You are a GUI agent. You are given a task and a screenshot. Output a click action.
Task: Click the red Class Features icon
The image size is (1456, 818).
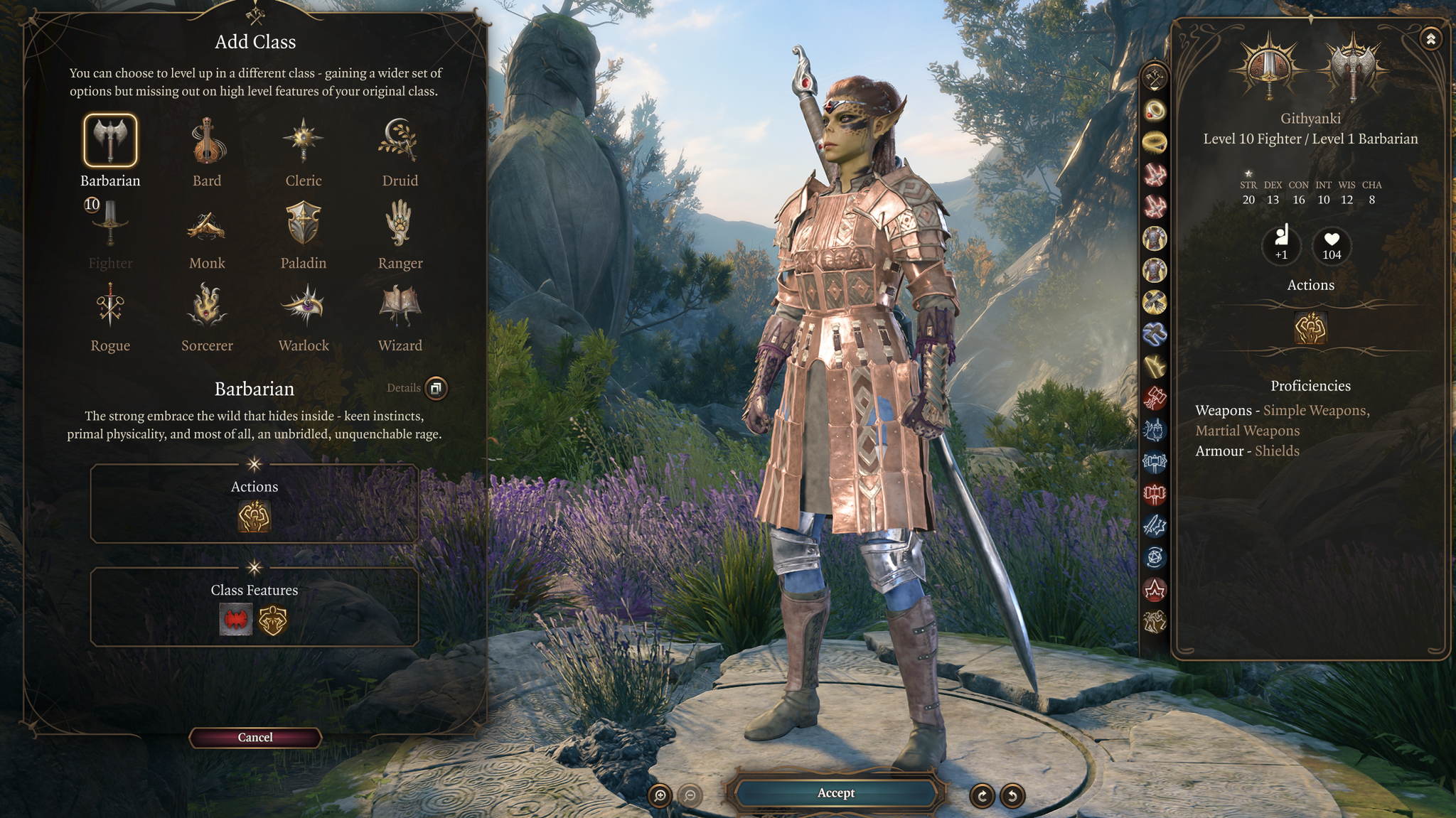click(x=237, y=619)
